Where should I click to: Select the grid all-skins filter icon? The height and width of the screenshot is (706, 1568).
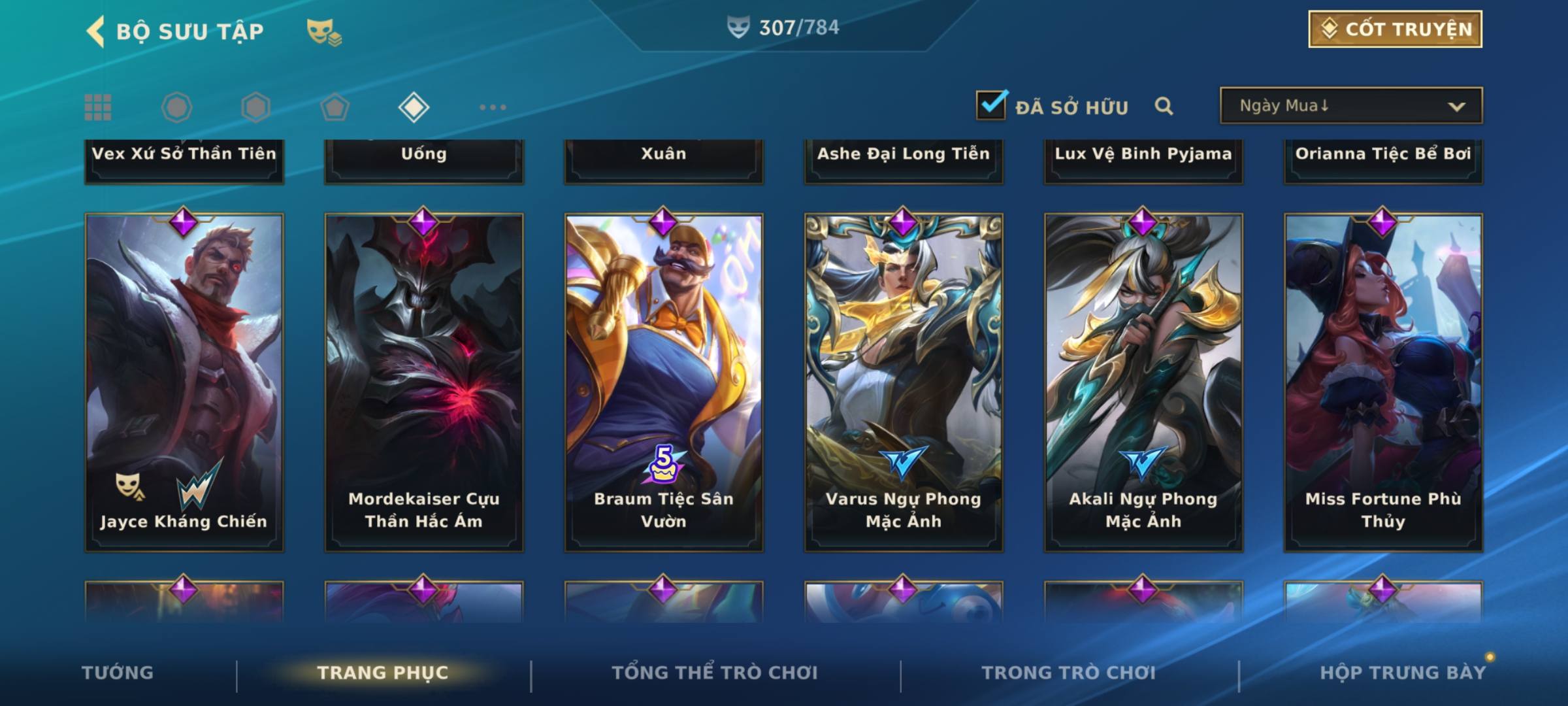98,107
